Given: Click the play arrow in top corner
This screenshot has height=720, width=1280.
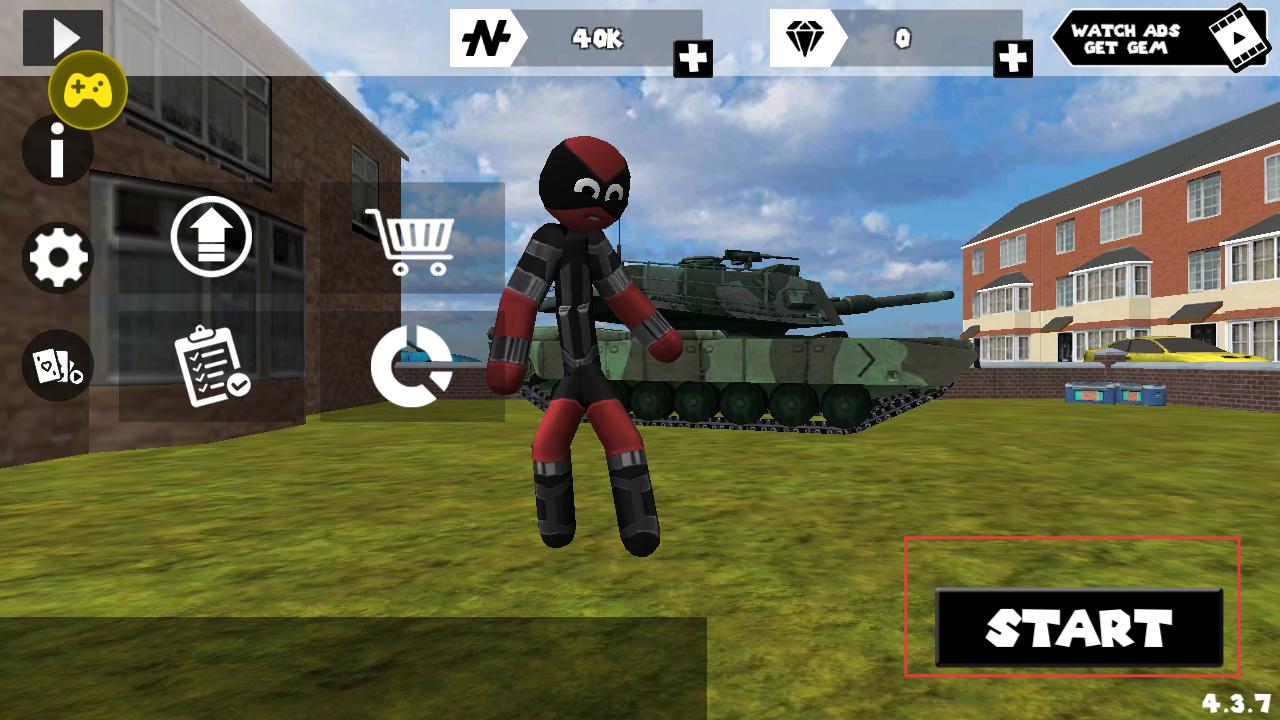Looking at the screenshot, I should click(x=63, y=36).
